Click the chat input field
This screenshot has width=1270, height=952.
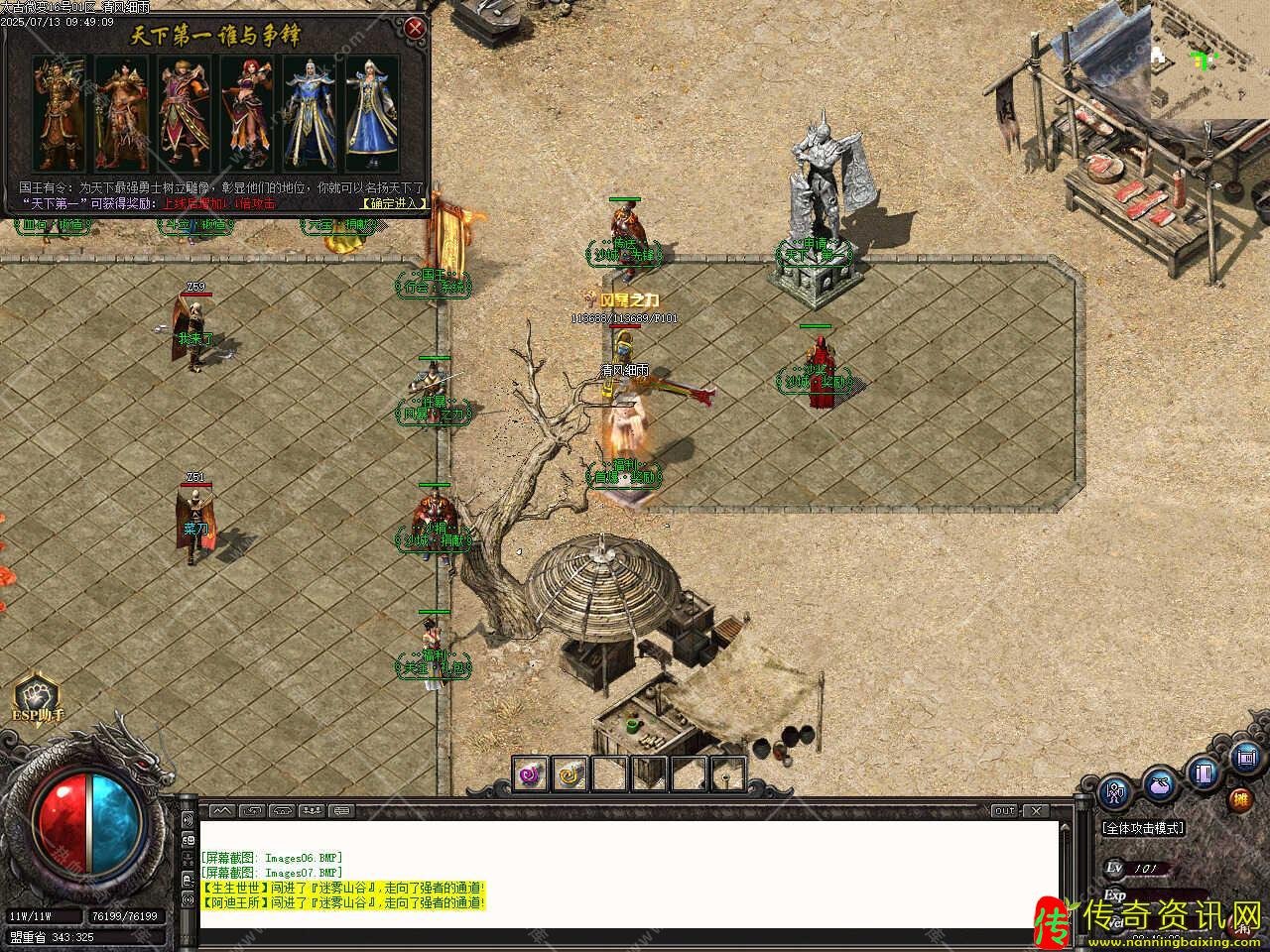click(625, 938)
